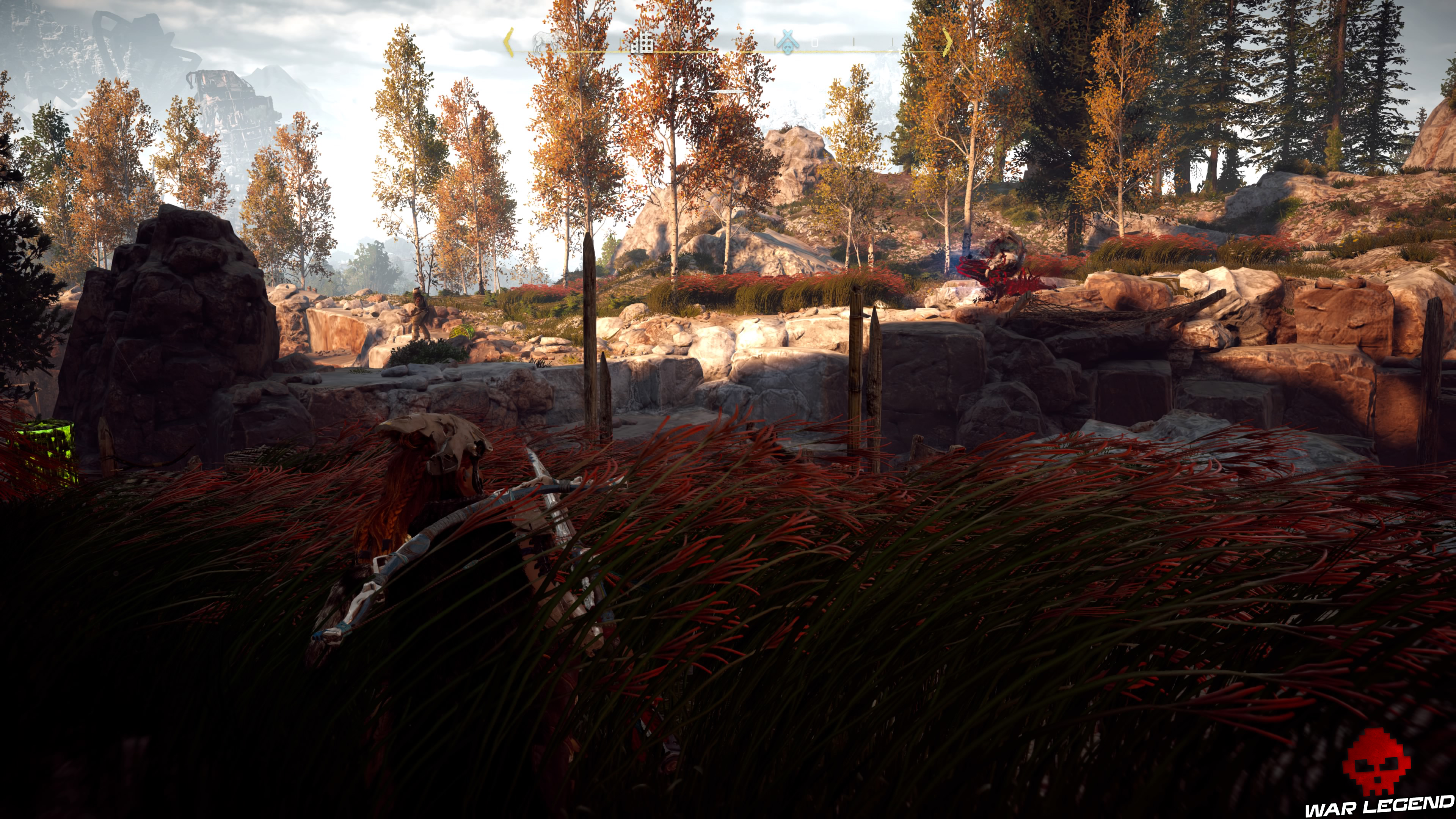
Task: Toggle the tick mark left of the skull icon
Action: [775, 42]
